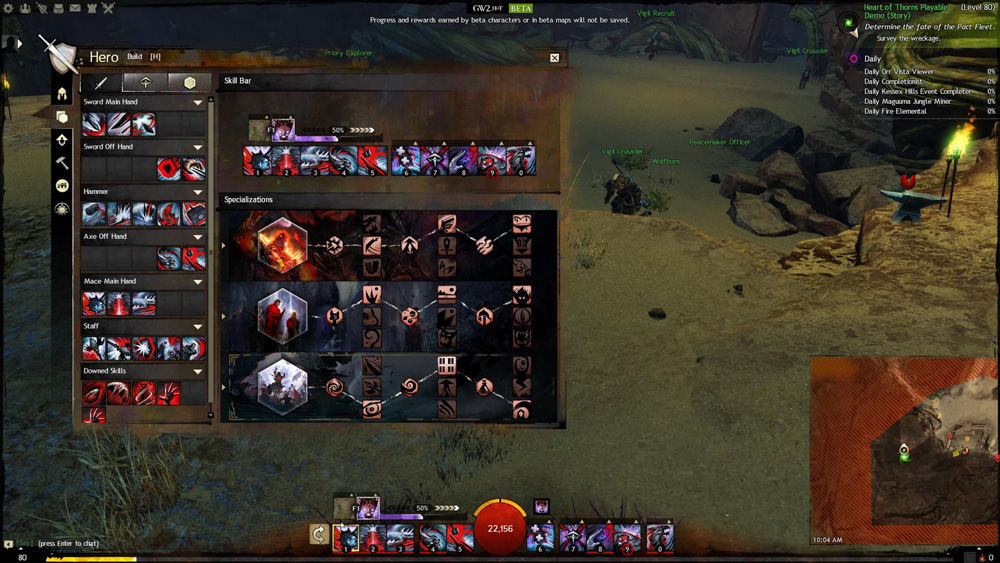This screenshot has width=1000, height=563.
Task: Activate the F1 legend swap skill on HUD
Action: 367,508
